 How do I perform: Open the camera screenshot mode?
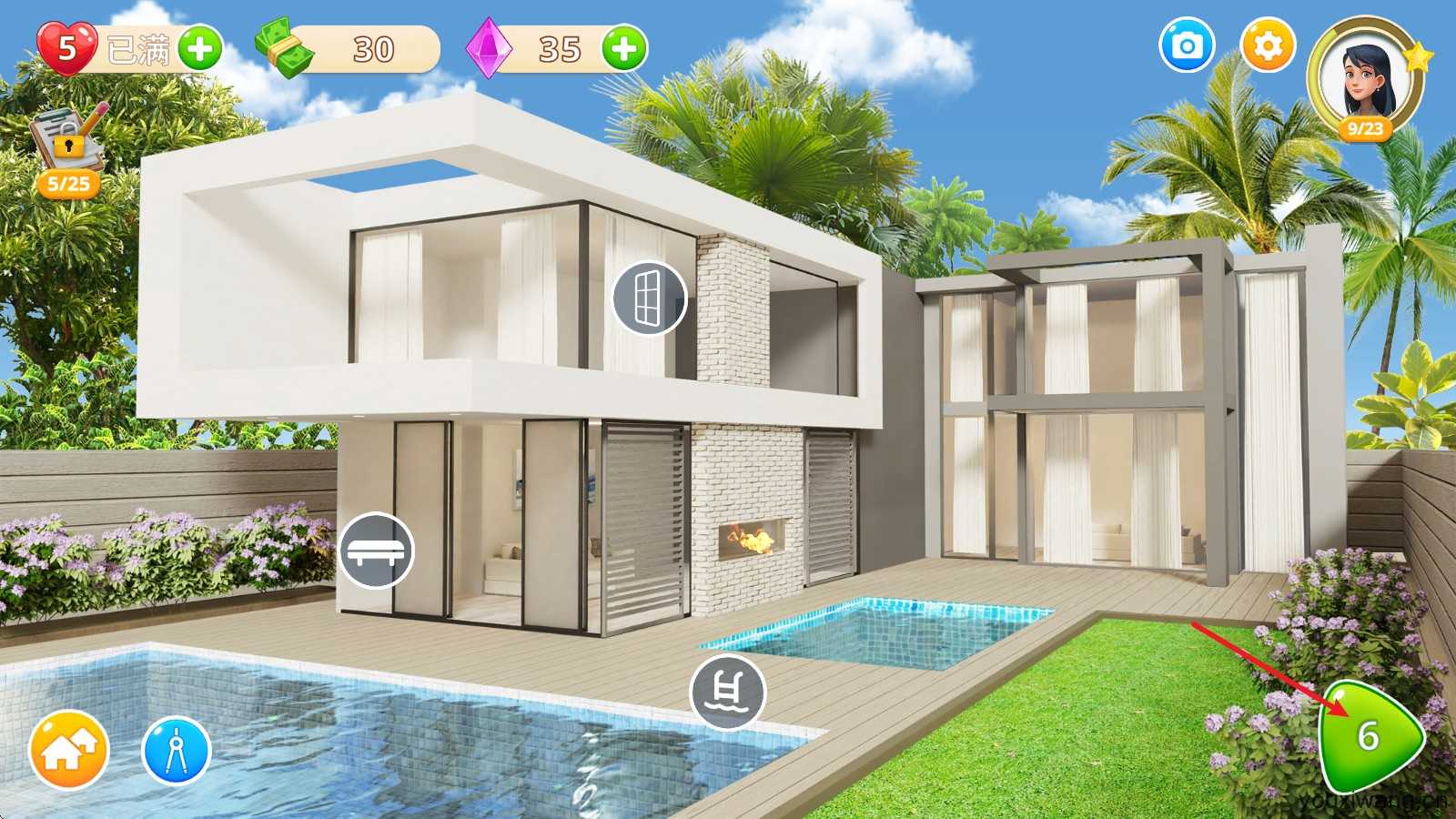click(1187, 45)
